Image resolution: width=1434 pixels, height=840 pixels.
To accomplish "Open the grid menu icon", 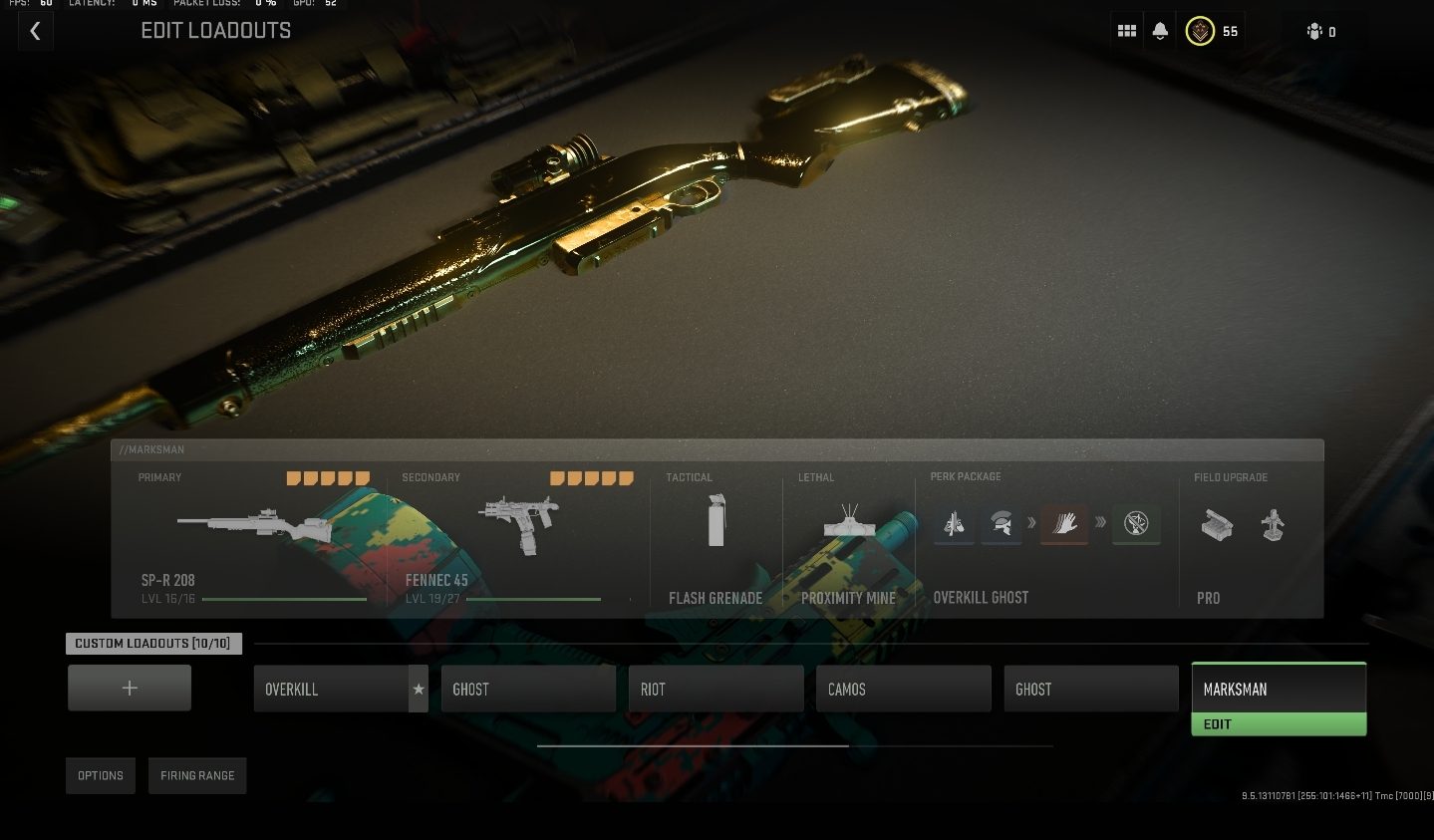I will 1127,31.
